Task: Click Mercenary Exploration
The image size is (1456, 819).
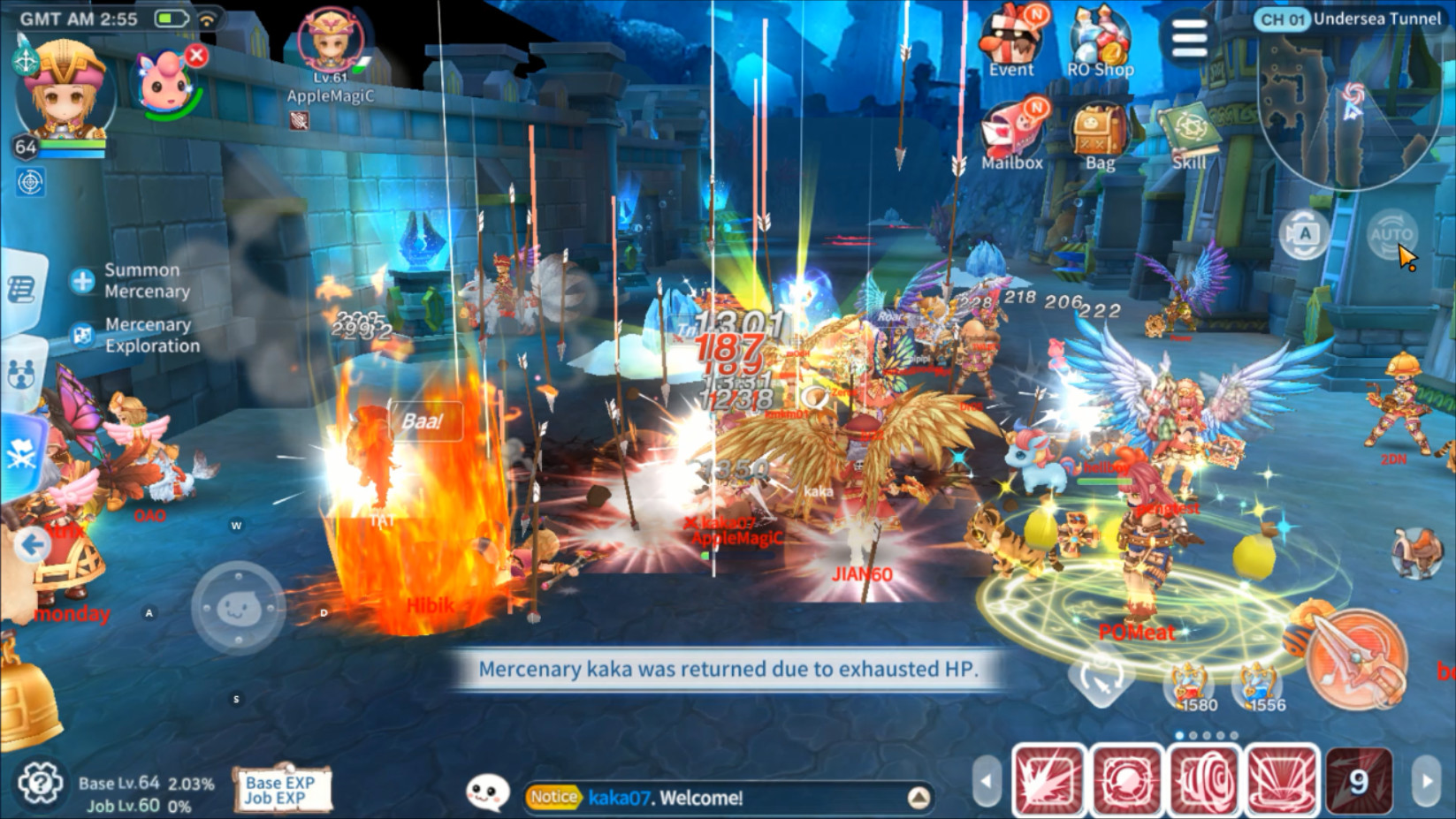Action: click(x=147, y=335)
